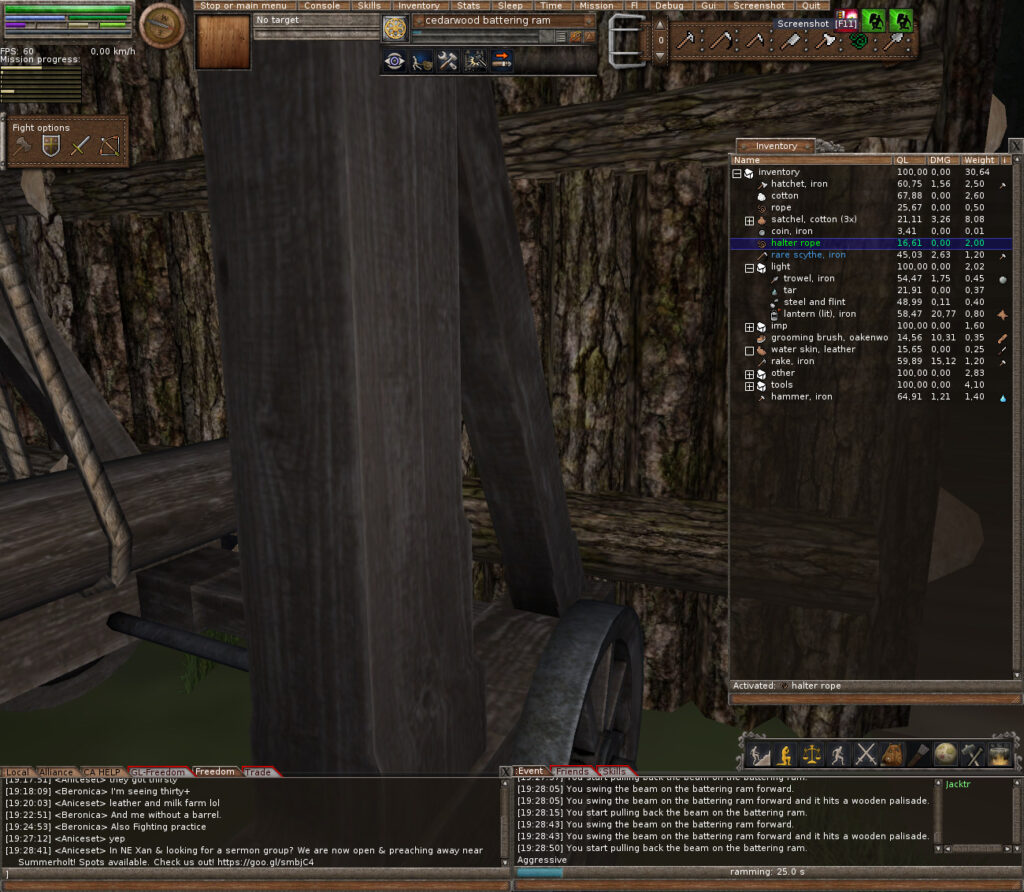The height and width of the screenshot is (892, 1024).
Task: Select the rare iron scythe row
Action: point(808,255)
